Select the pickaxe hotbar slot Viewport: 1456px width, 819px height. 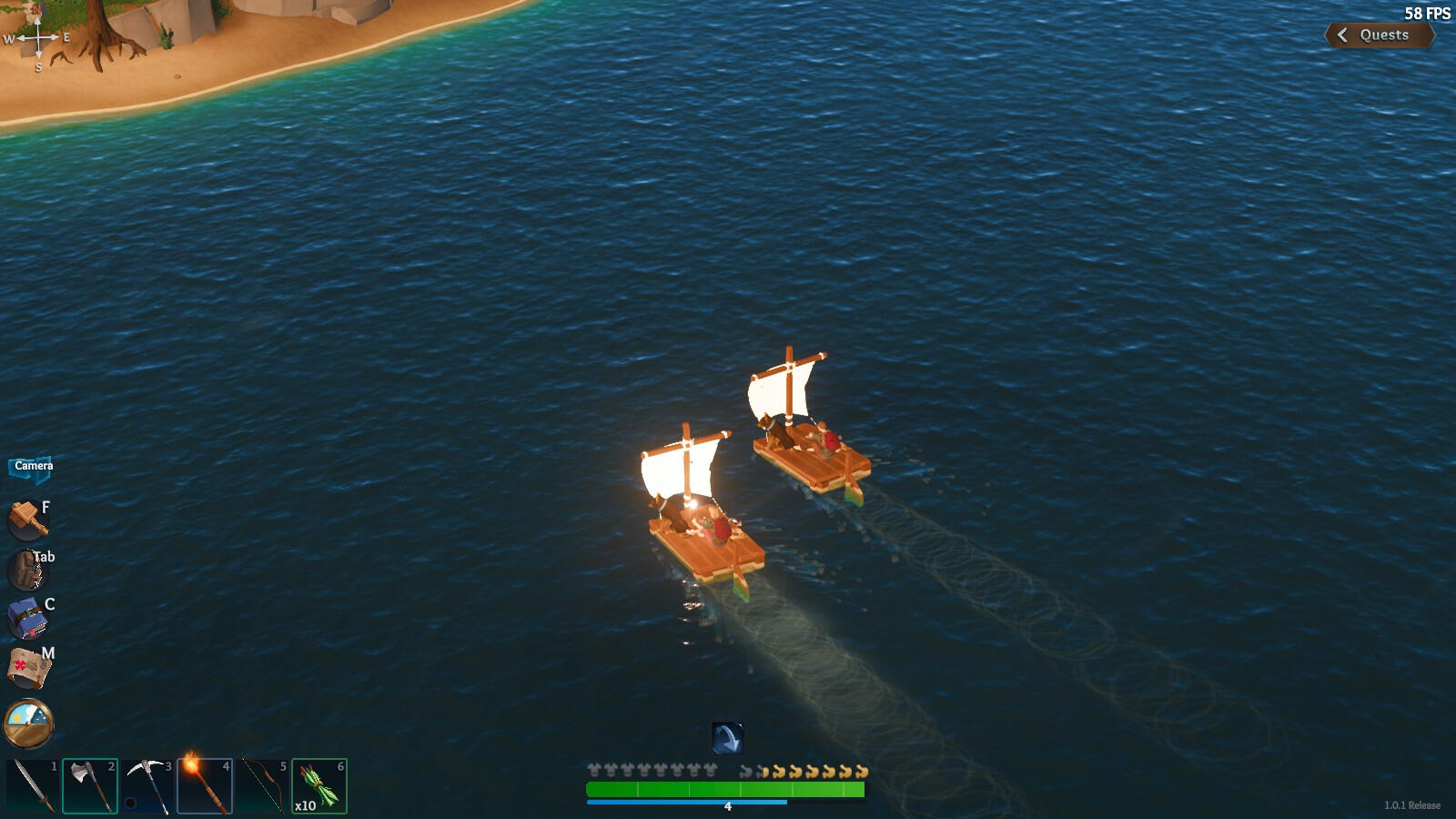point(147,785)
